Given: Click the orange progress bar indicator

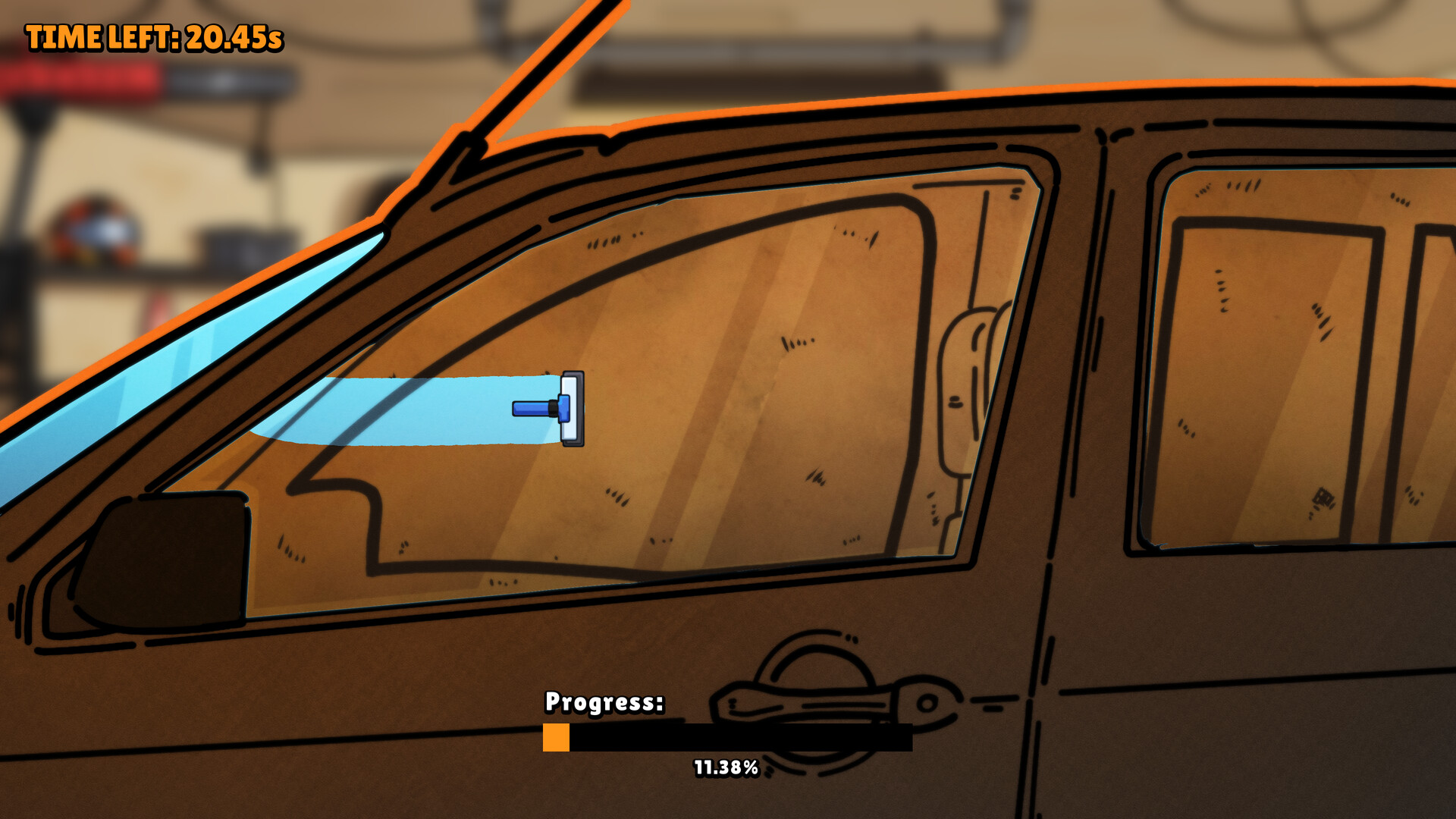Looking at the screenshot, I should click(x=556, y=736).
